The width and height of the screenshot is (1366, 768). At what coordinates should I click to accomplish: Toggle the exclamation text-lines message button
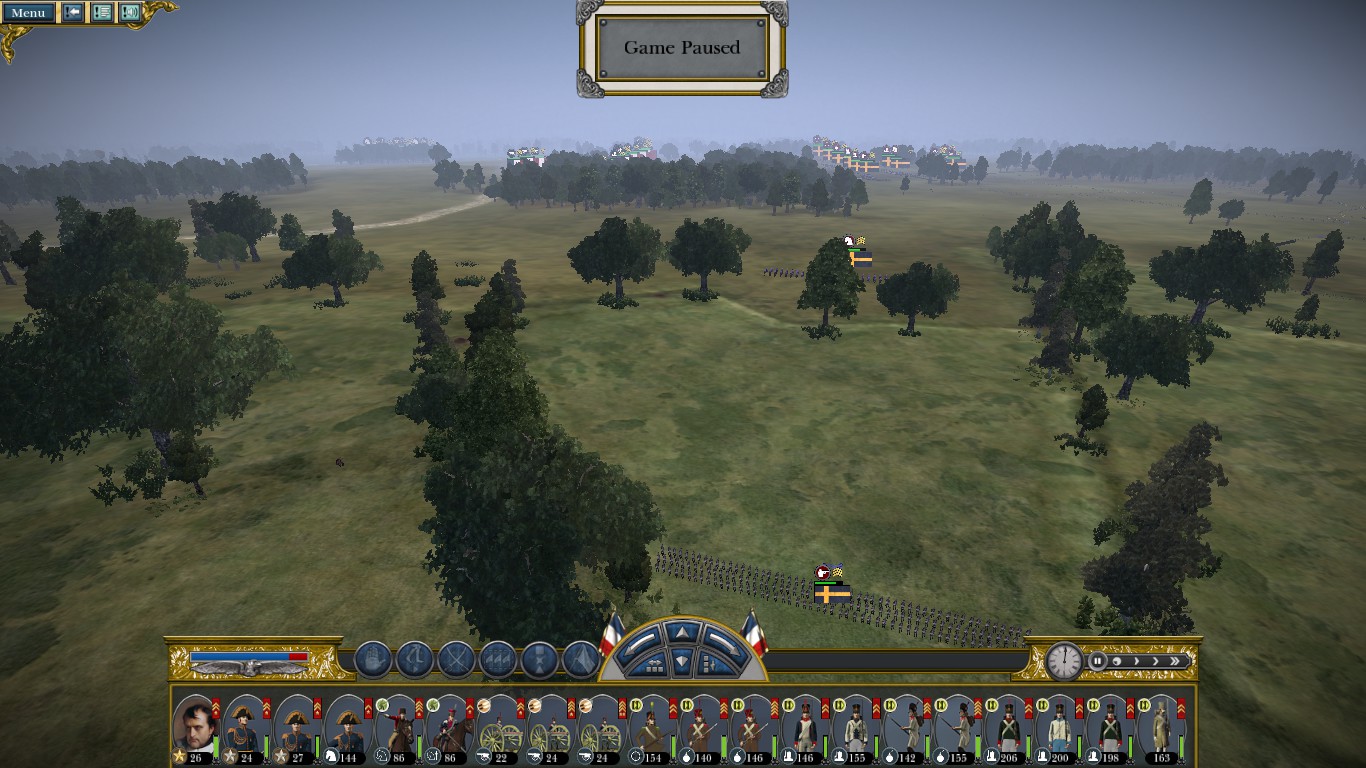(x=102, y=13)
